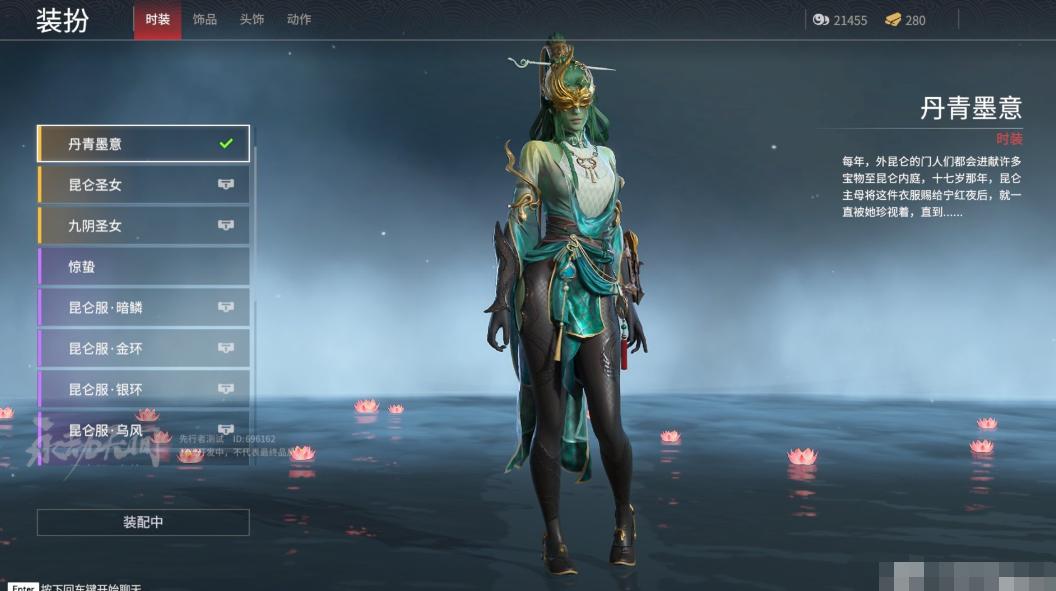
Task: Open the 饰品 tab
Action: 204,20
